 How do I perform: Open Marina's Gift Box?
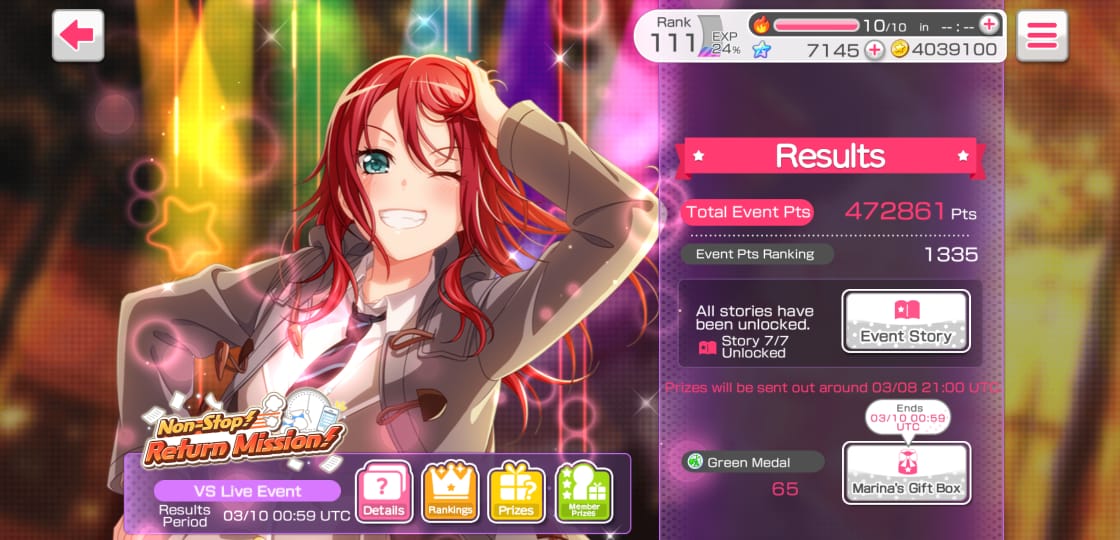click(x=906, y=472)
